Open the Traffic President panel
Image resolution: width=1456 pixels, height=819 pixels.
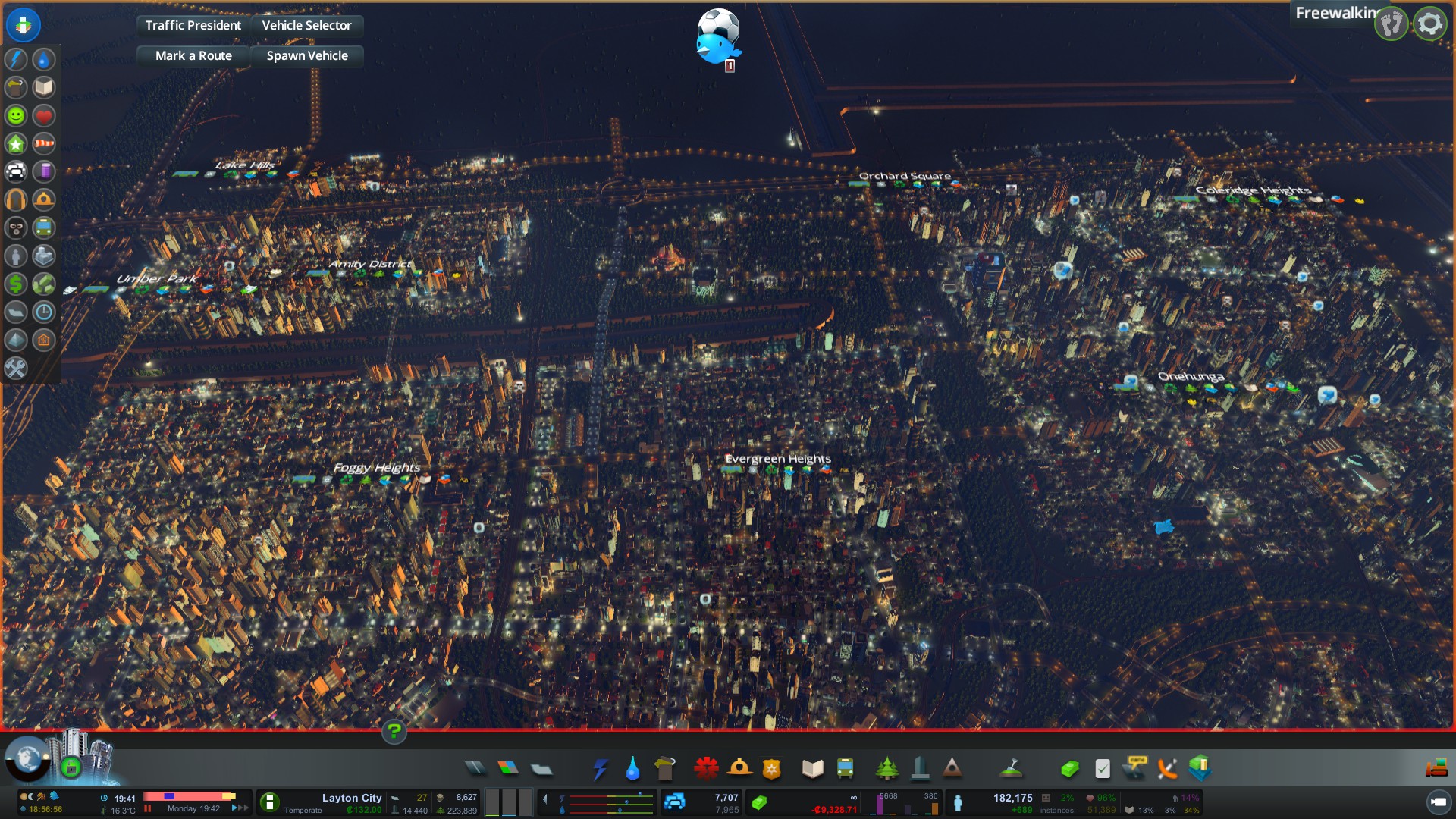point(193,25)
